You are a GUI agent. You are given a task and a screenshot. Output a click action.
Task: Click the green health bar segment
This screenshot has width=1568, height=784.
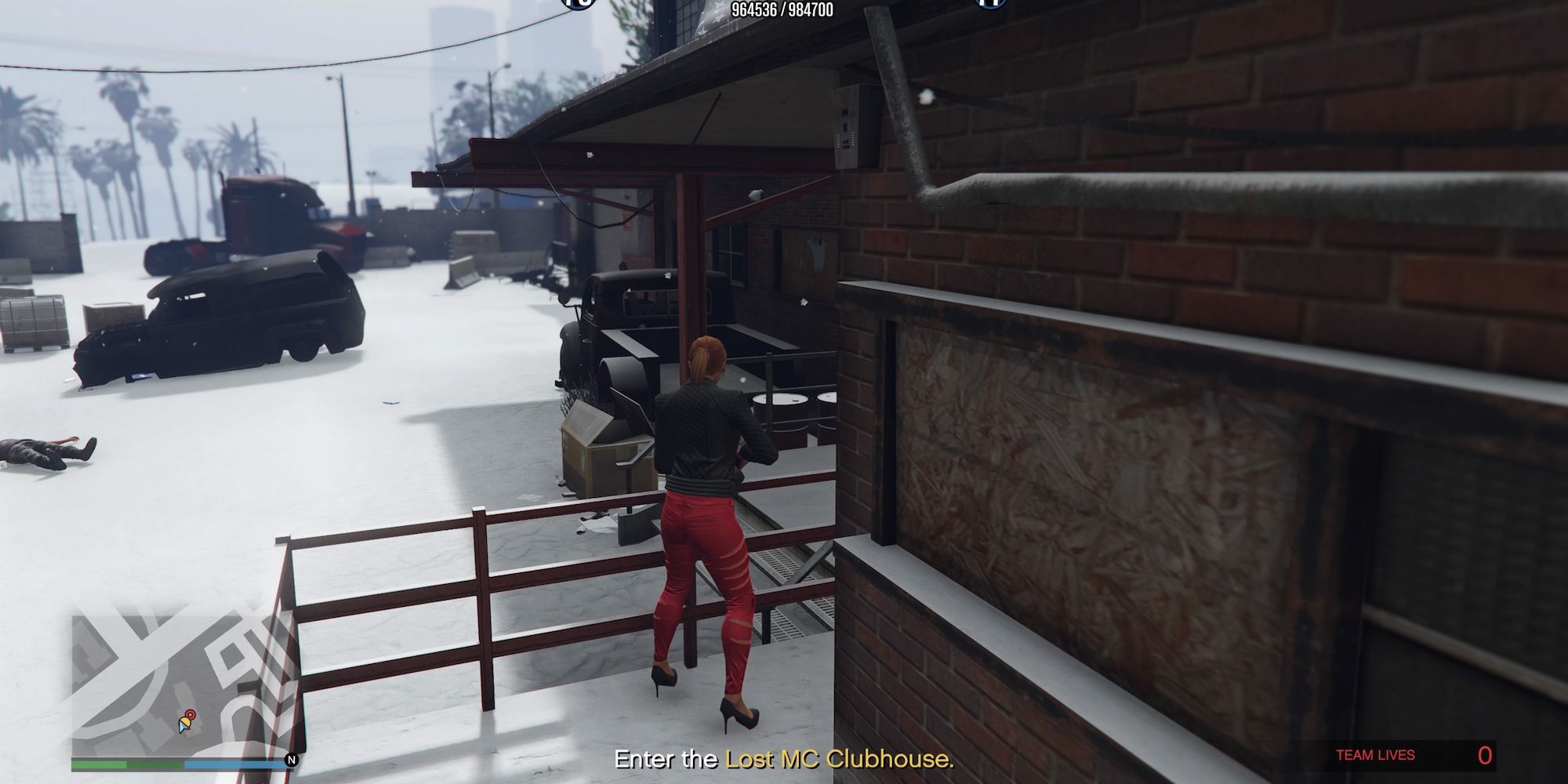tap(98, 764)
